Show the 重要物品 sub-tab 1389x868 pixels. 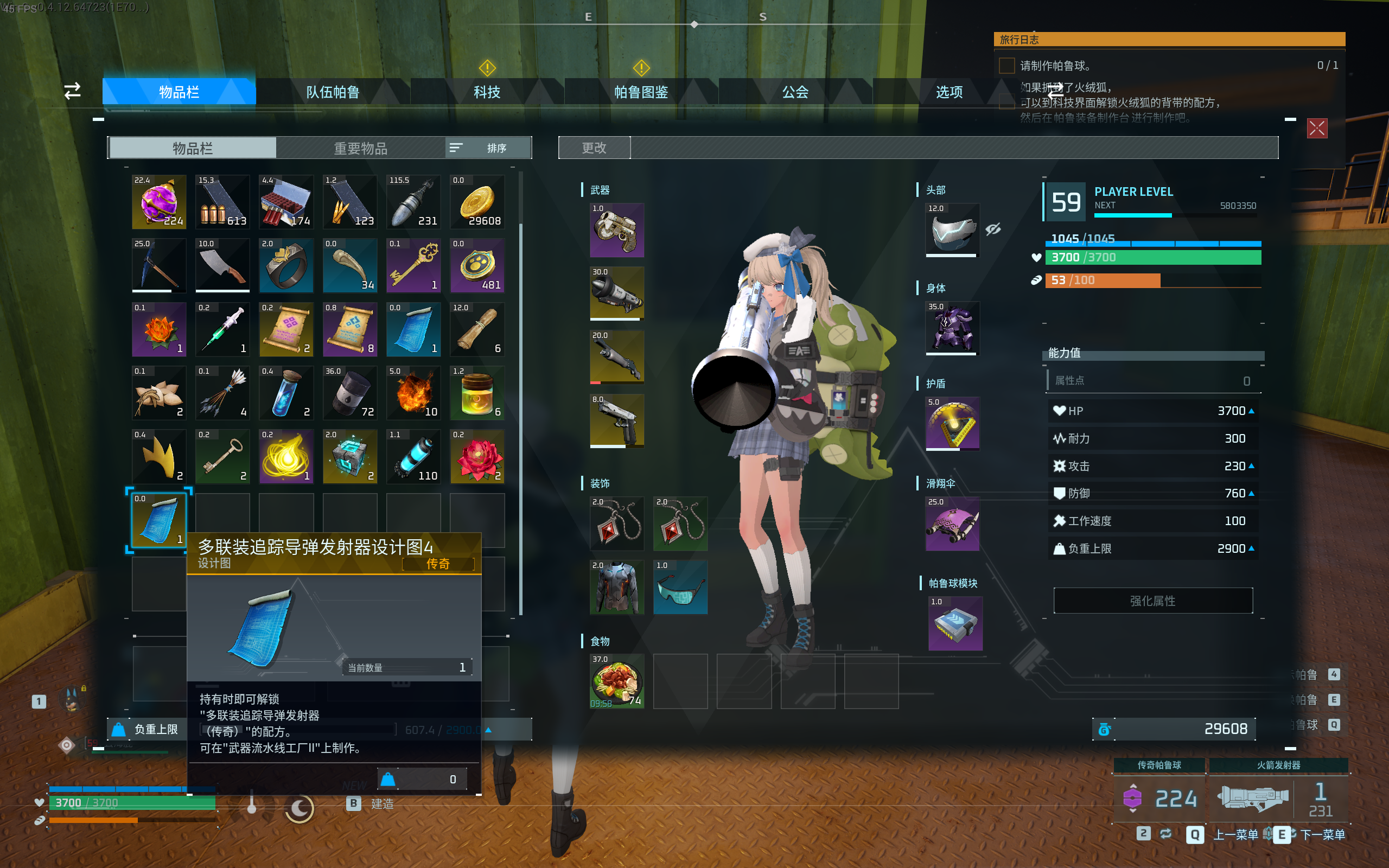point(360,148)
